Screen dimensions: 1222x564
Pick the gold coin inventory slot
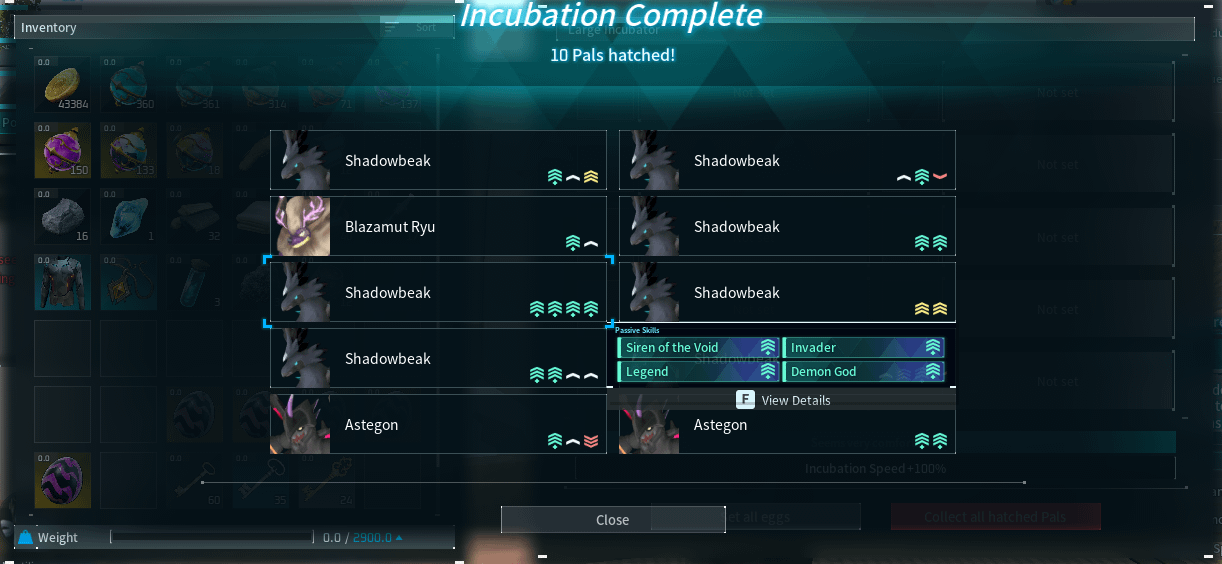point(62,85)
